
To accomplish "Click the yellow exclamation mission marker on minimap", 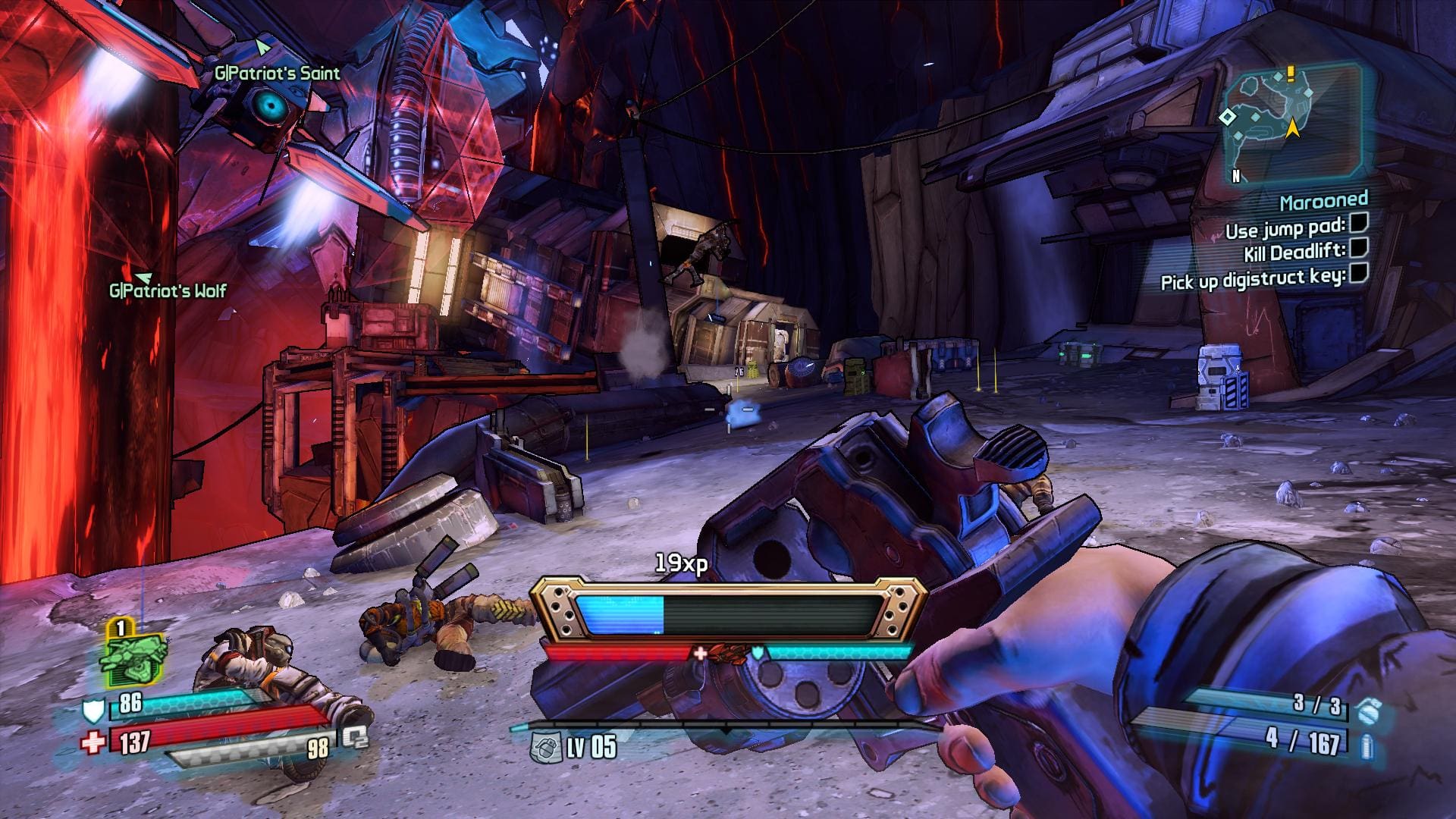I will coord(1290,74).
